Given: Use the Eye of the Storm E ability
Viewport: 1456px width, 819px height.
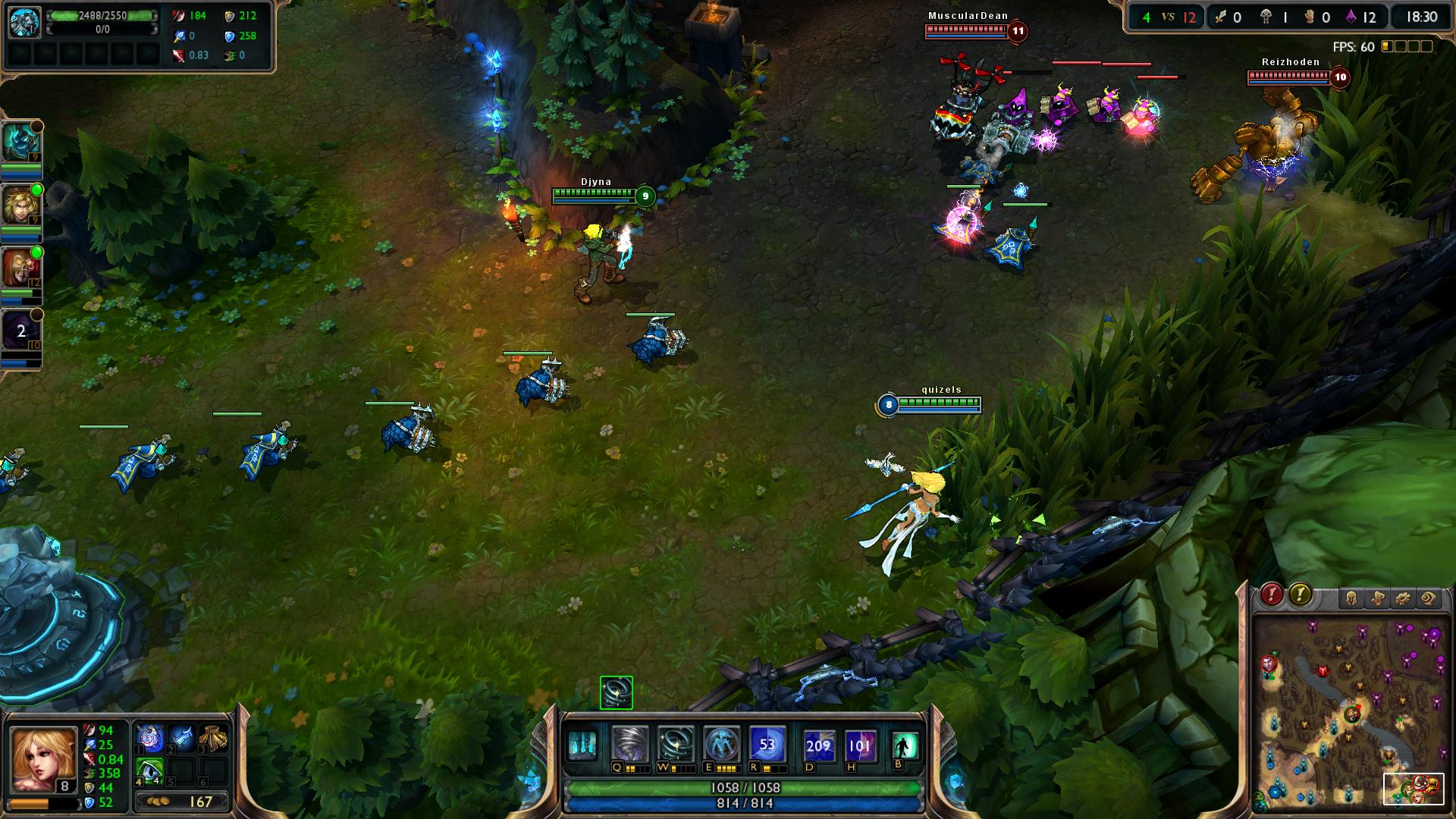Looking at the screenshot, I should click(x=720, y=745).
